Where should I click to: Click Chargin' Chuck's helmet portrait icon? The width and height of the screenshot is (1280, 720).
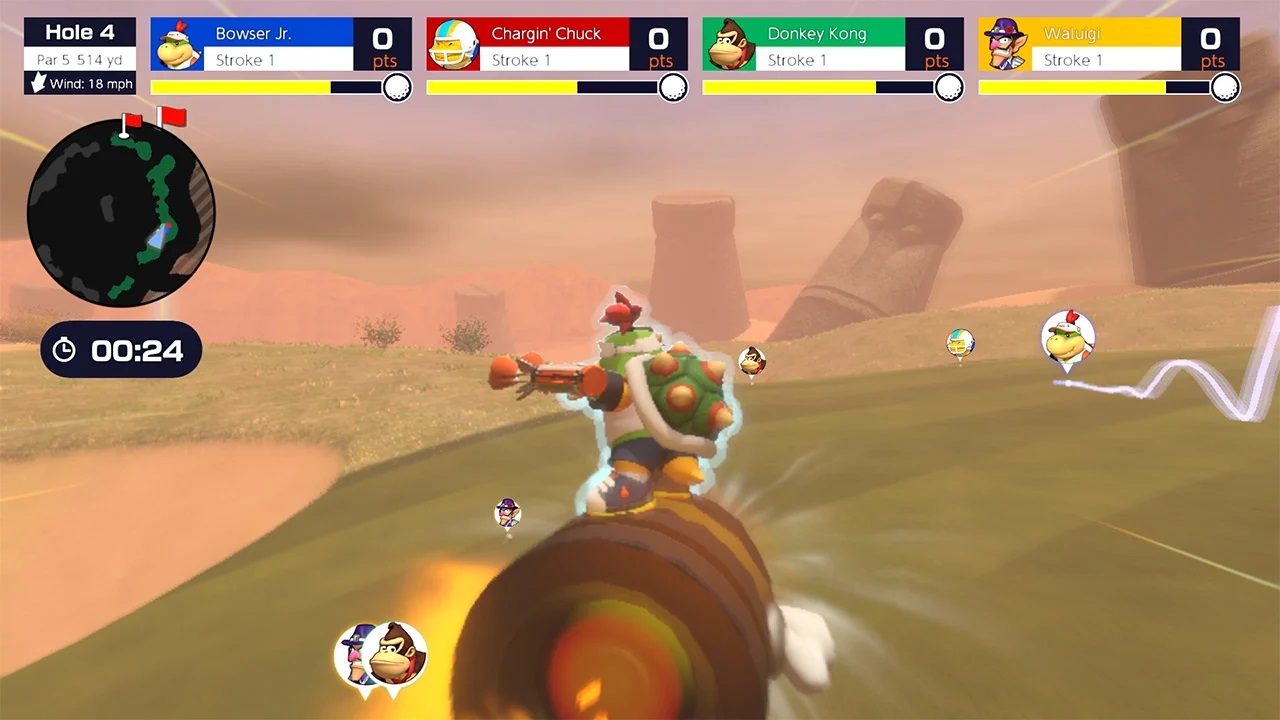click(452, 44)
